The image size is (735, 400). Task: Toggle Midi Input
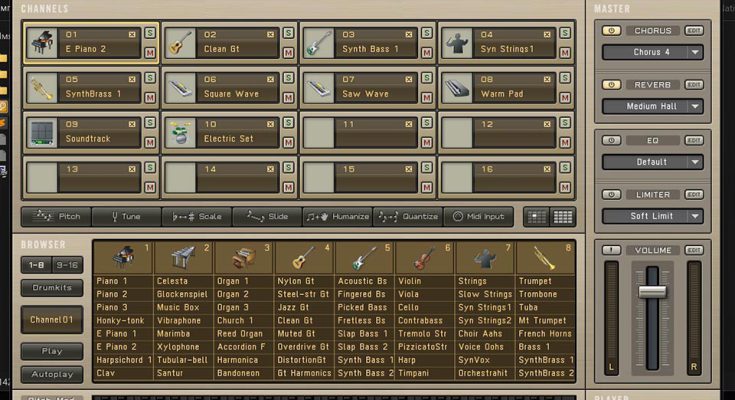click(479, 216)
